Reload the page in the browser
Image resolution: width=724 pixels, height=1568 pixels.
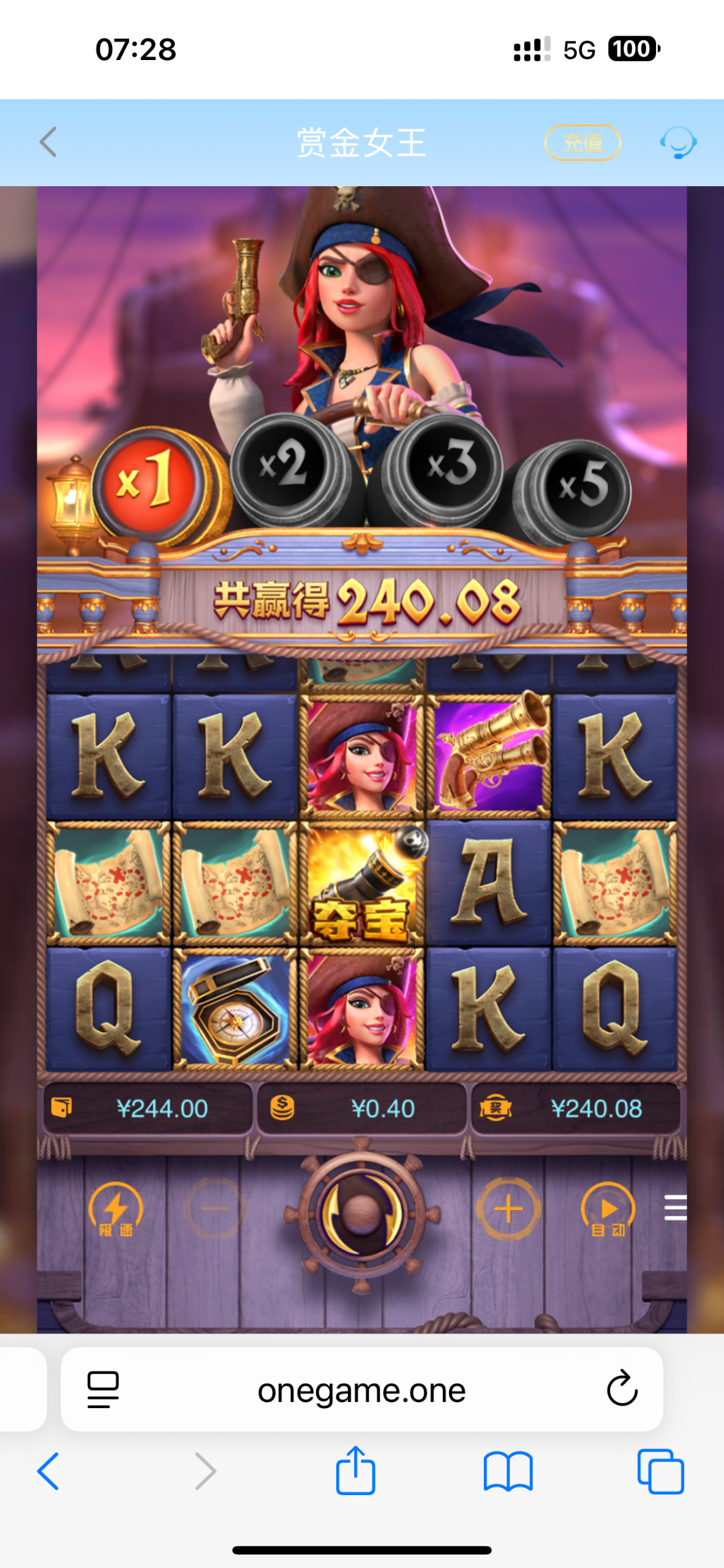pos(622,1389)
